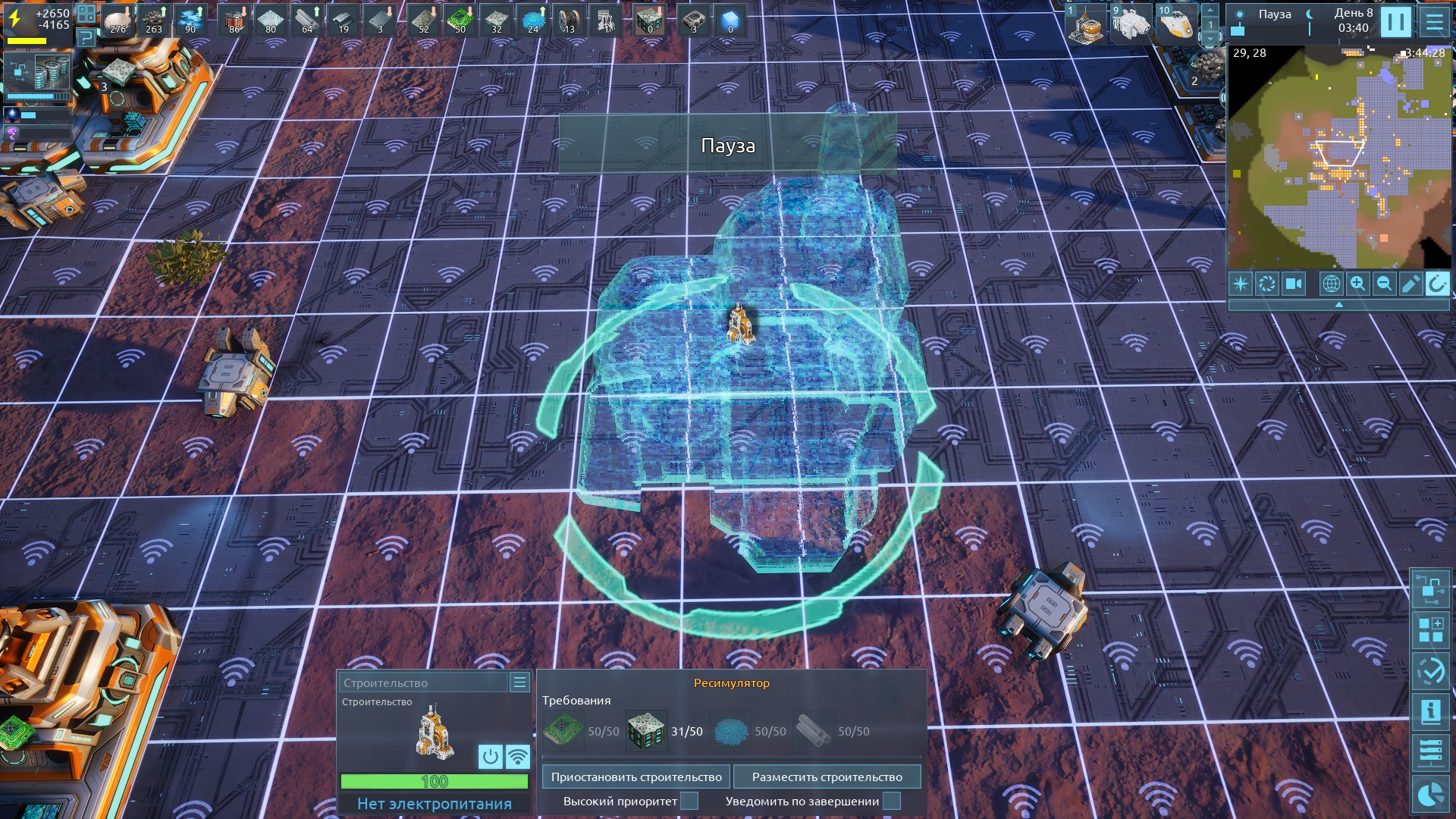
Task: Collapse the minimap with the arrow bar
Action: [1338, 304]
